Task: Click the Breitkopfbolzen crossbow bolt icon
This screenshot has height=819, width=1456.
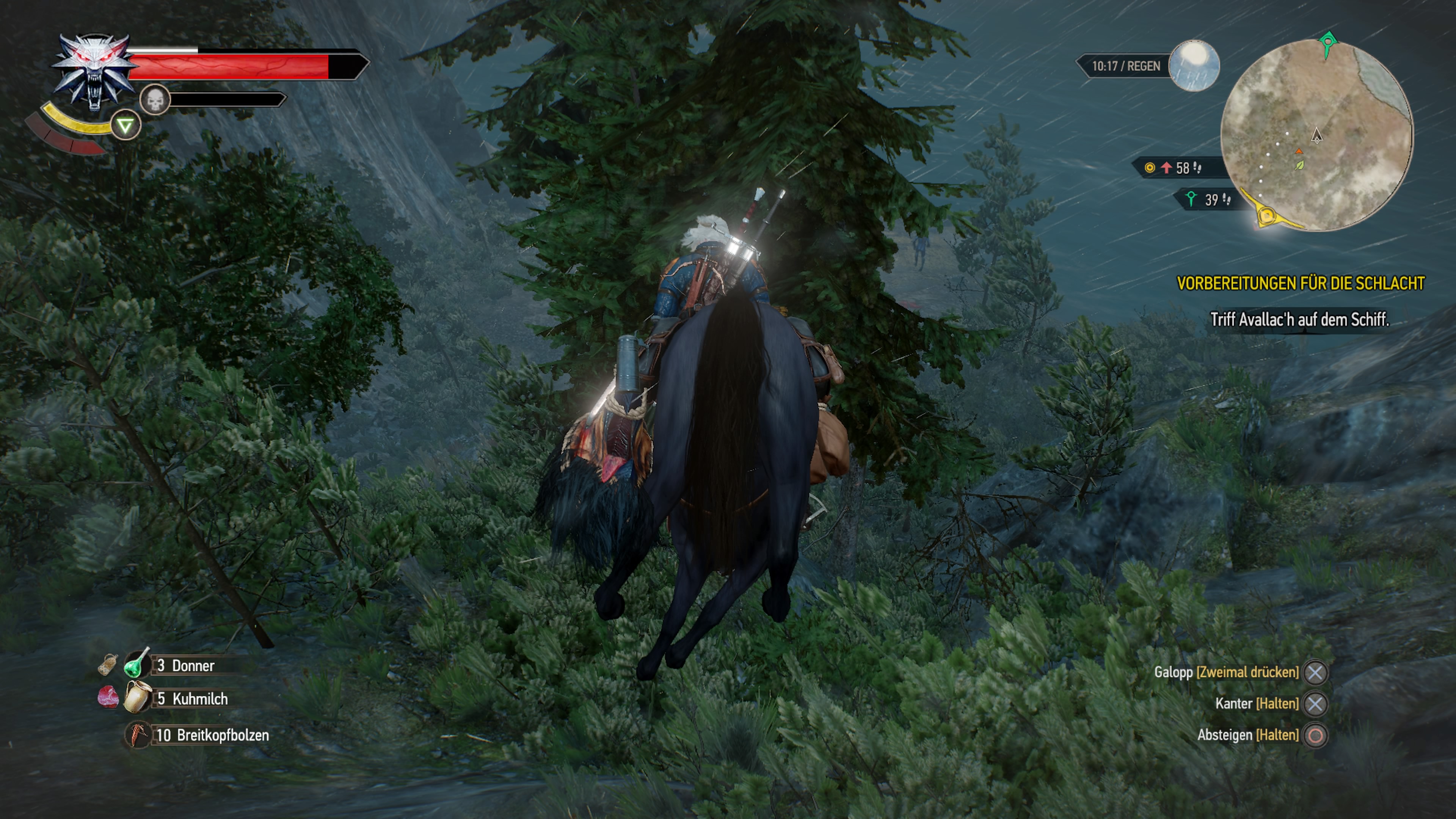Action: (138, 735)
